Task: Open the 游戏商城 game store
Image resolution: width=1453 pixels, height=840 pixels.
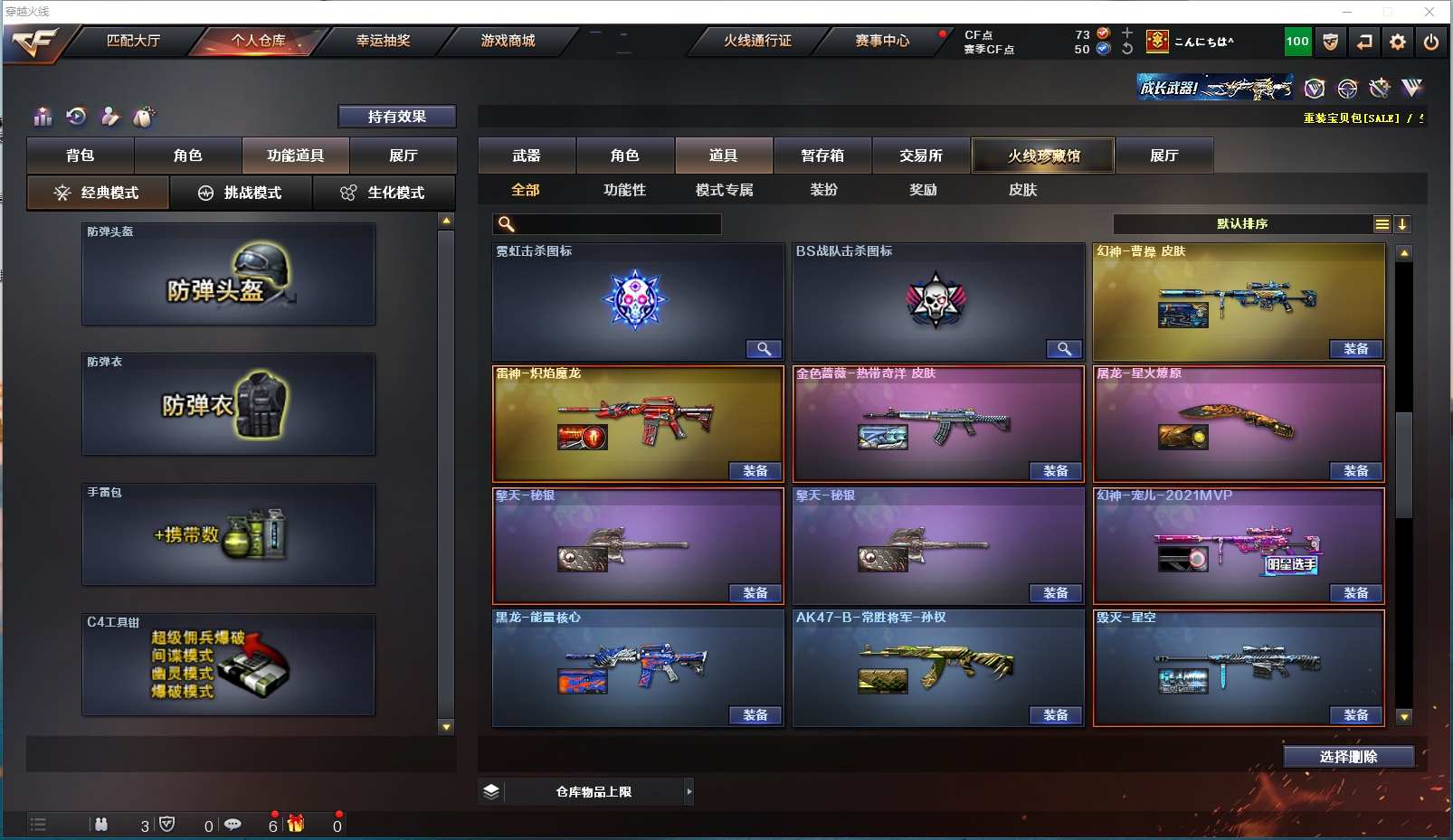Action: coord(508,41)
